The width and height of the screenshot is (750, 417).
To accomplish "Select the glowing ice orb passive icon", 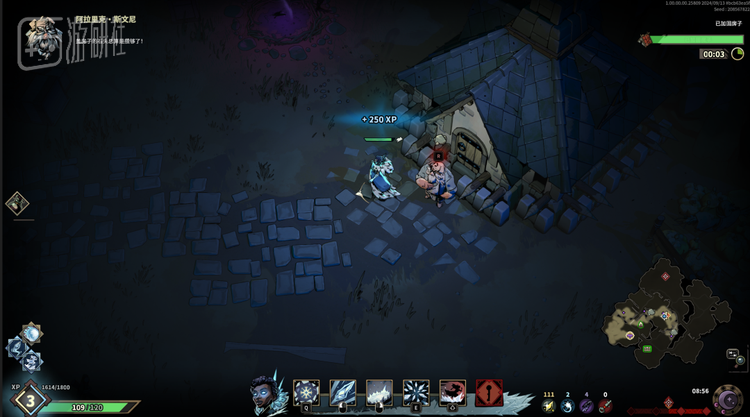I will 31,333.
